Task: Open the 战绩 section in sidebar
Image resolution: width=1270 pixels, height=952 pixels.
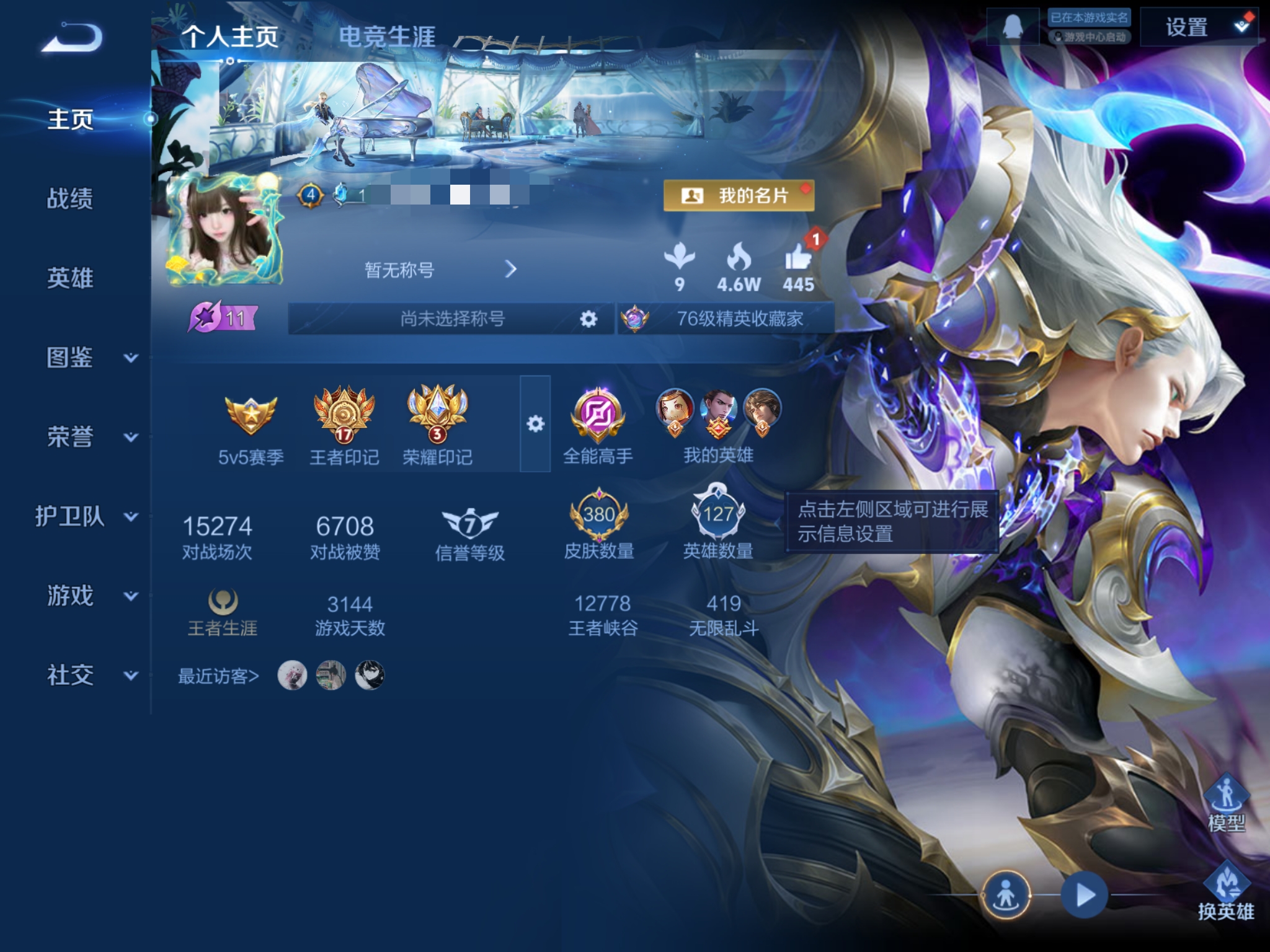Action: [x=70, y=199]
